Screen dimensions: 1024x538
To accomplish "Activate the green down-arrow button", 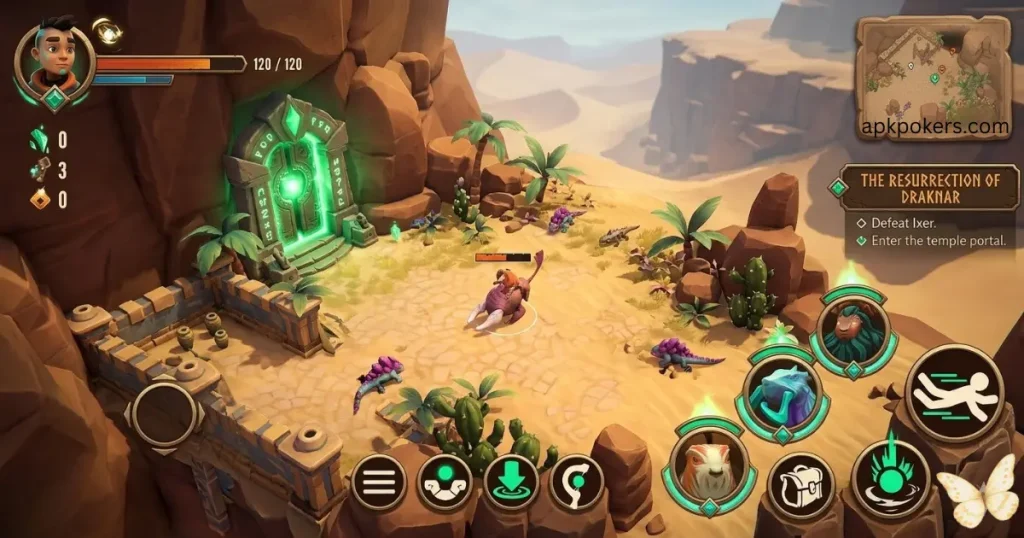I will [511, 482].
